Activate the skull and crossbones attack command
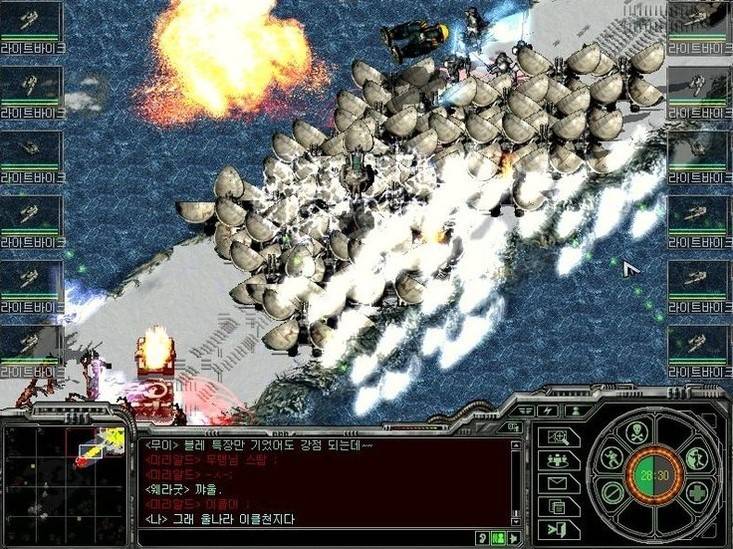Screen dimensions: 733x549 pyautogui.click(x=637, y=433)
